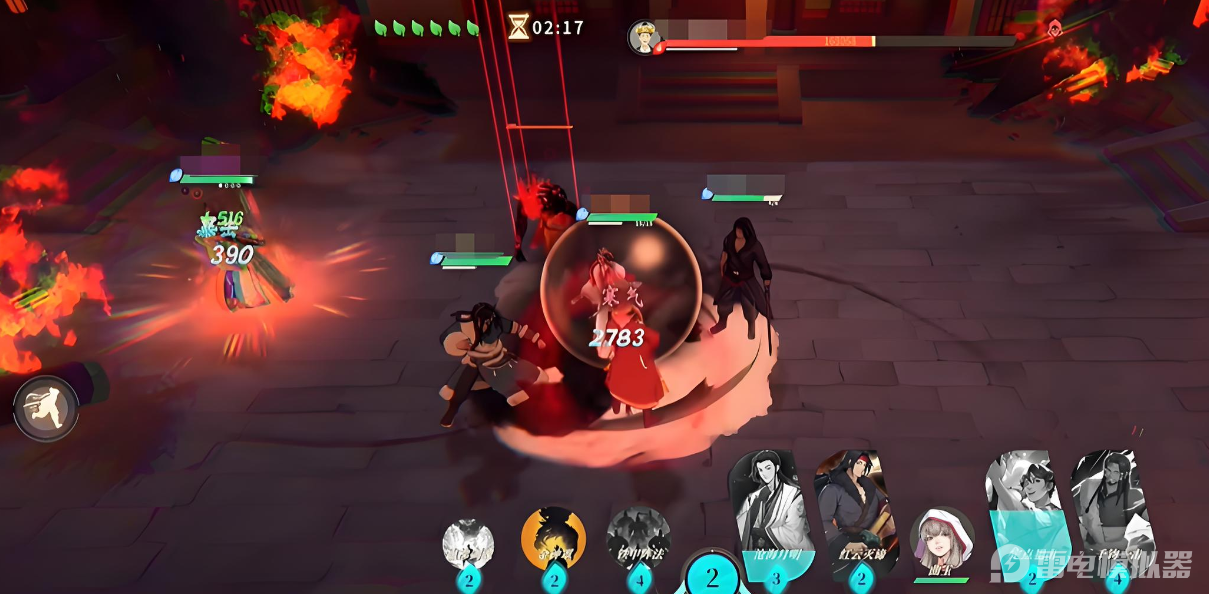Image resolution: width=1209 pixels, height=594 pixels.
Task: Select the 沧海月明 character card
Action: point(771,515)
